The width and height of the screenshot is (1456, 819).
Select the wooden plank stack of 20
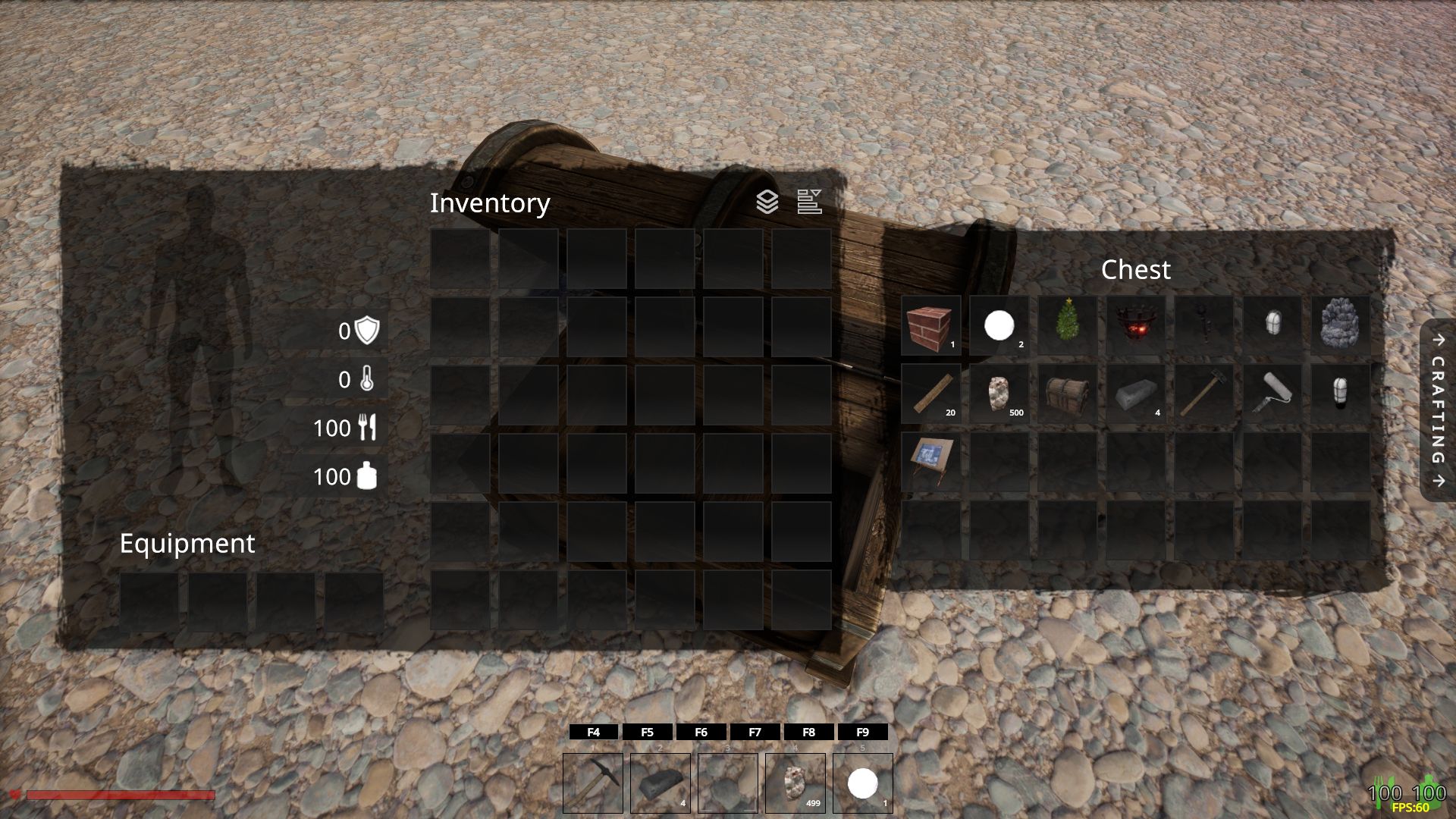(930, 394)
